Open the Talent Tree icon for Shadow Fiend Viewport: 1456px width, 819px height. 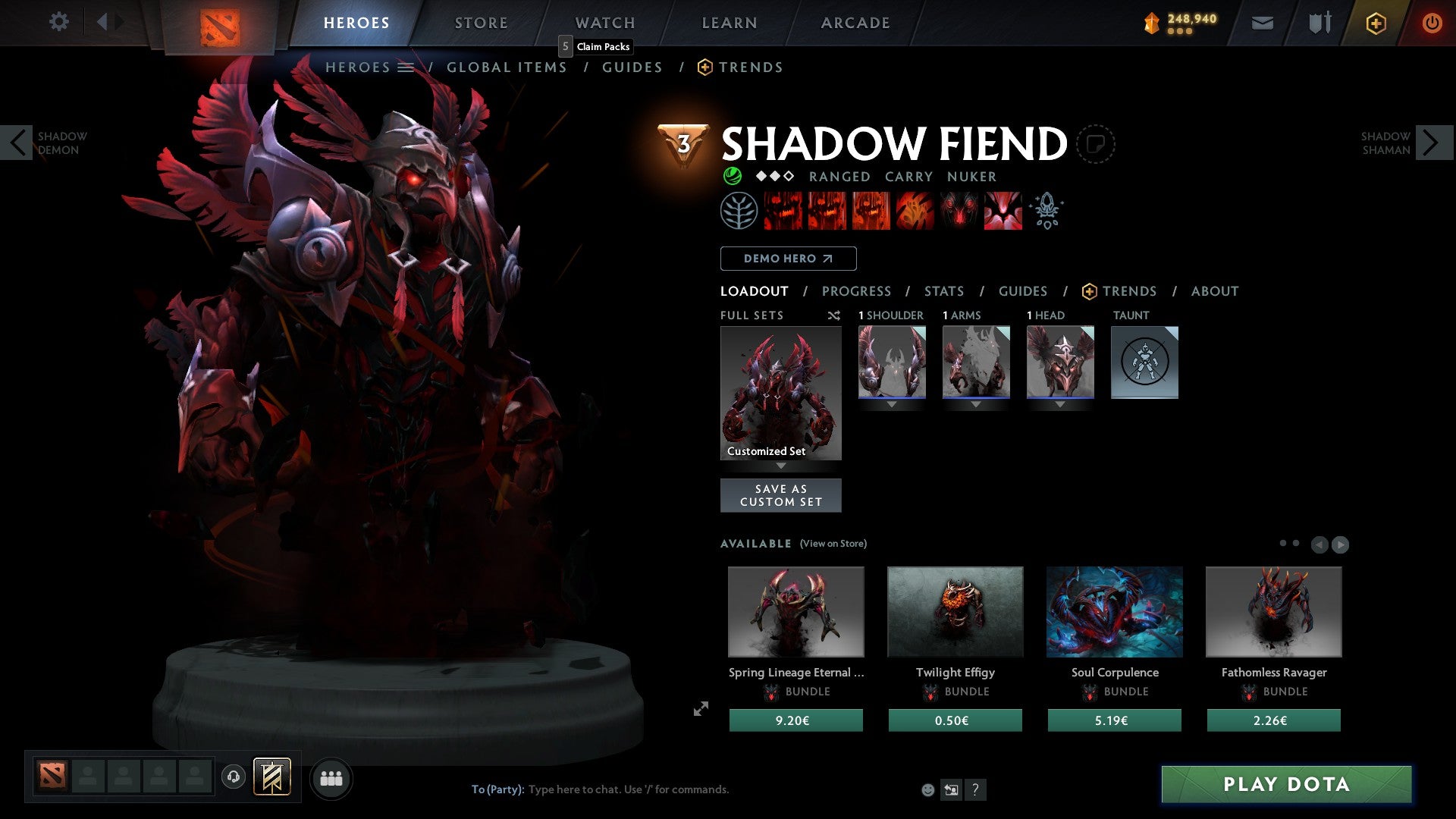pyautogui.click(x=739, y=211)
